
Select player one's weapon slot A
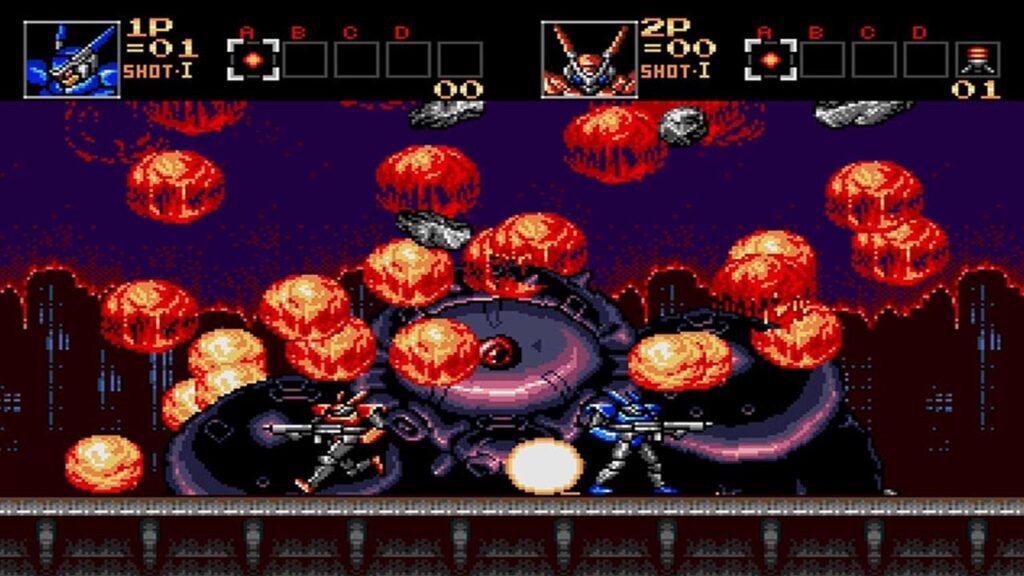[253, 59]
